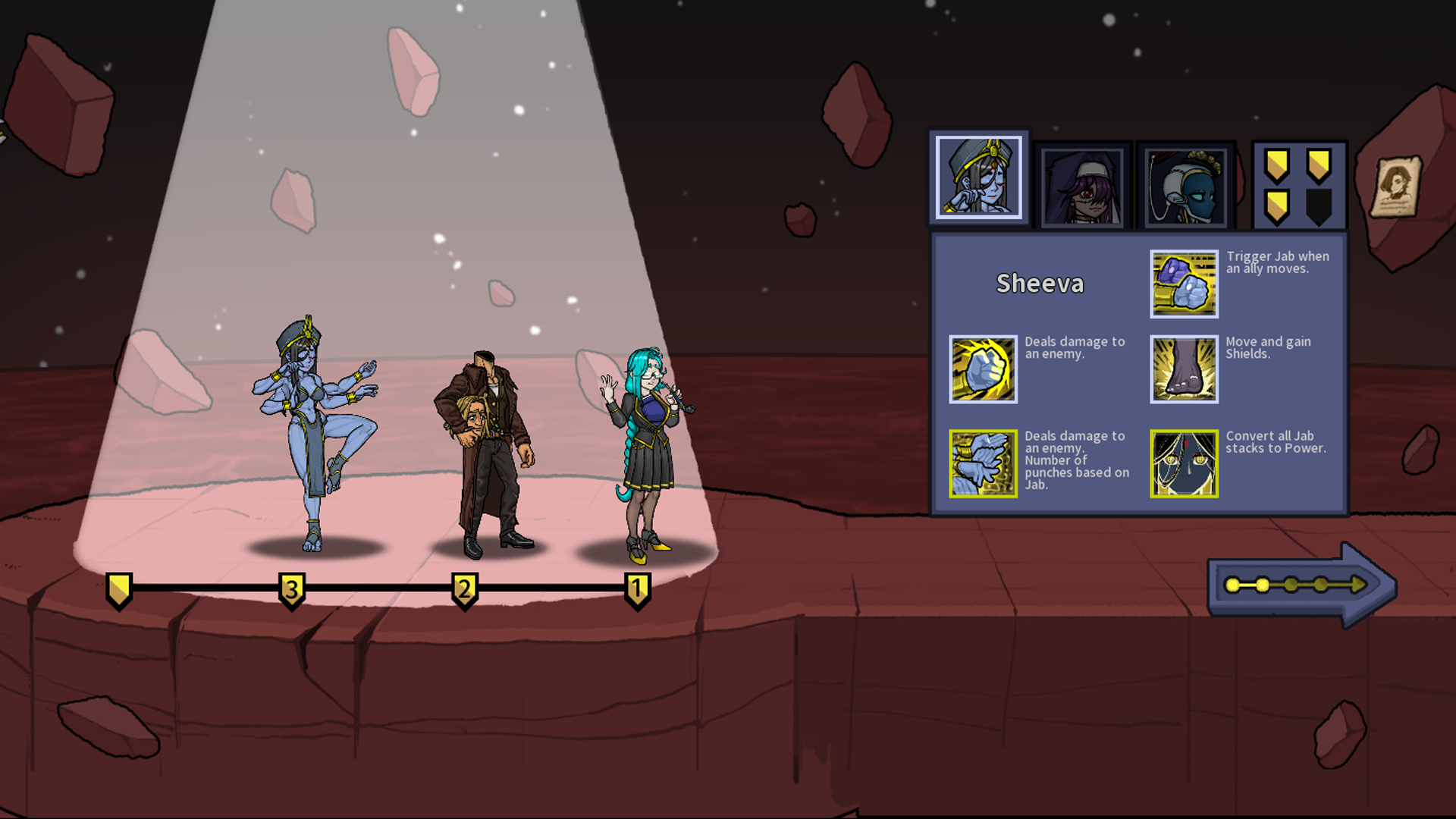The width and height of the screenshot is (1456, 819).
Task: Select the single fist damage ability
Action: (x=983, y=369)
